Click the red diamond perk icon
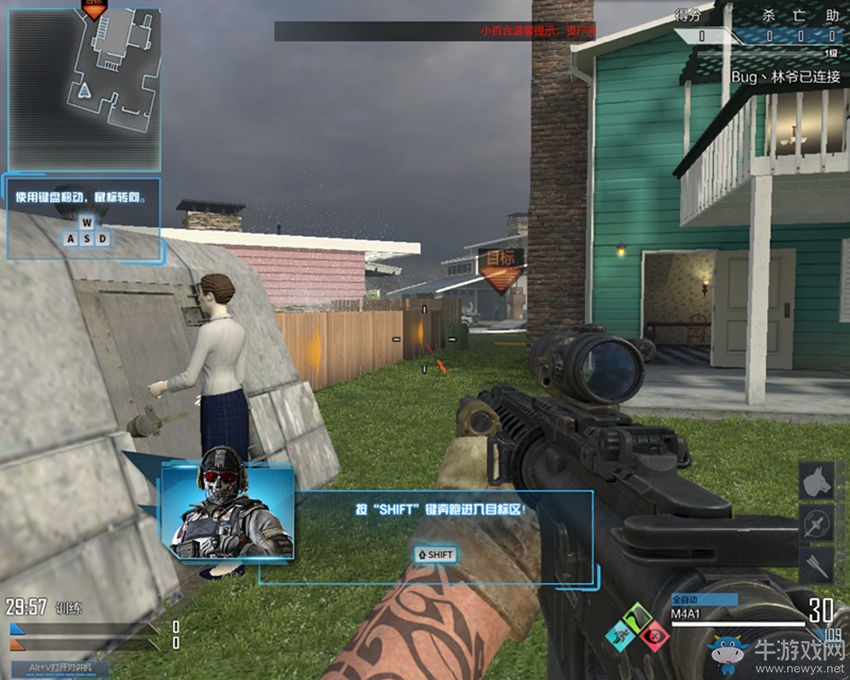This screenshot has width=850, height=680. point(654,636)
